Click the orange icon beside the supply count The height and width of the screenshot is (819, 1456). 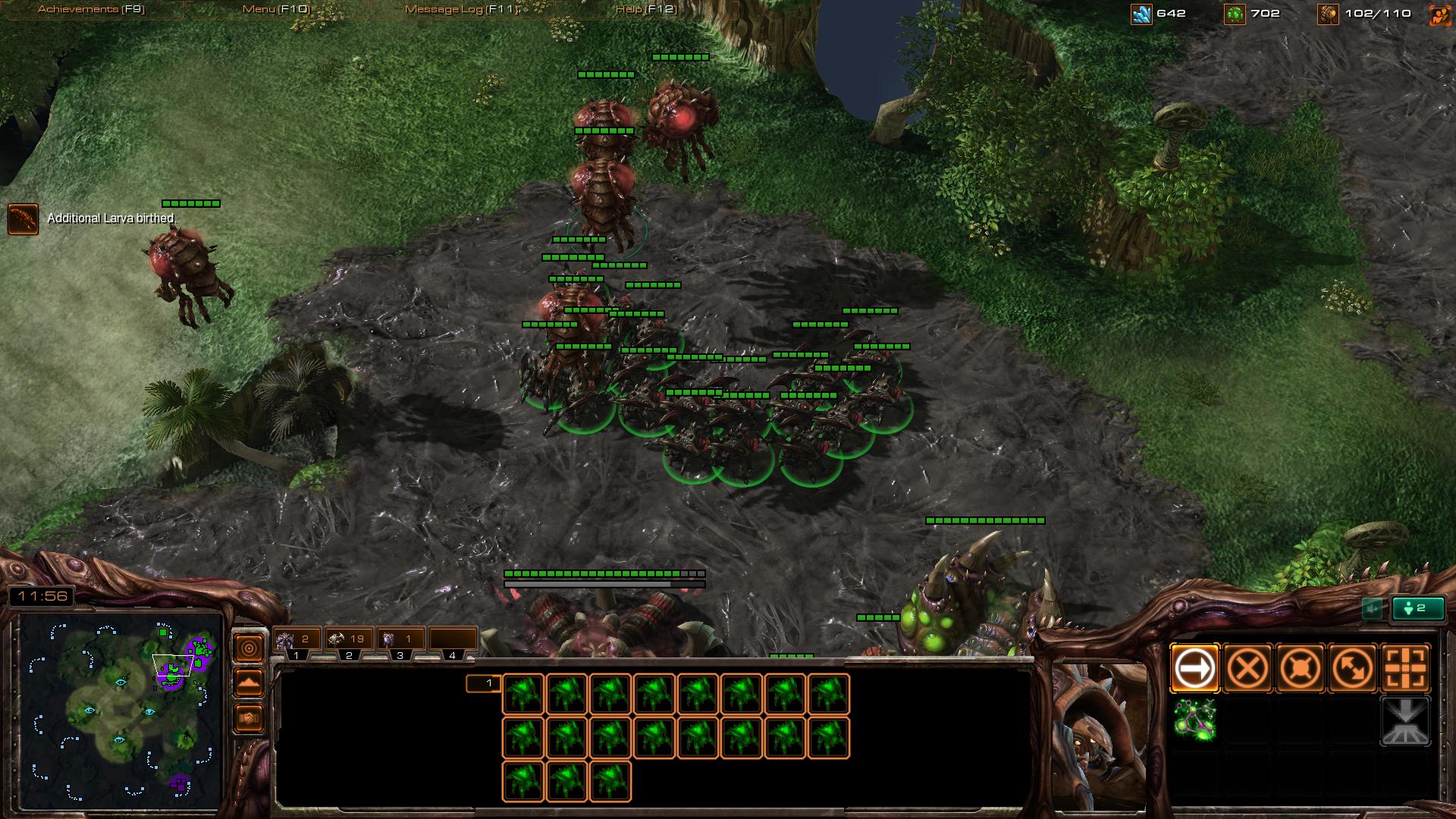click(x=1439, y=14)
